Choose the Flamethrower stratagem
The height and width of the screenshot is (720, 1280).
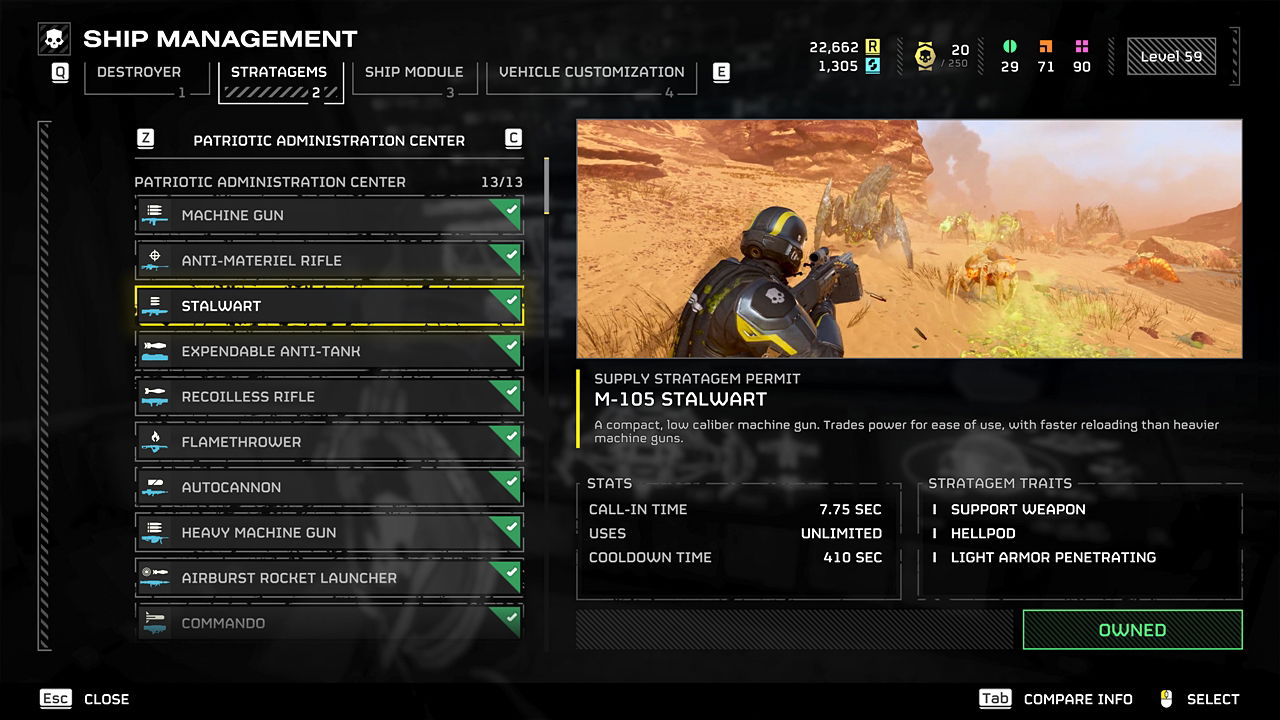[328, 442]
